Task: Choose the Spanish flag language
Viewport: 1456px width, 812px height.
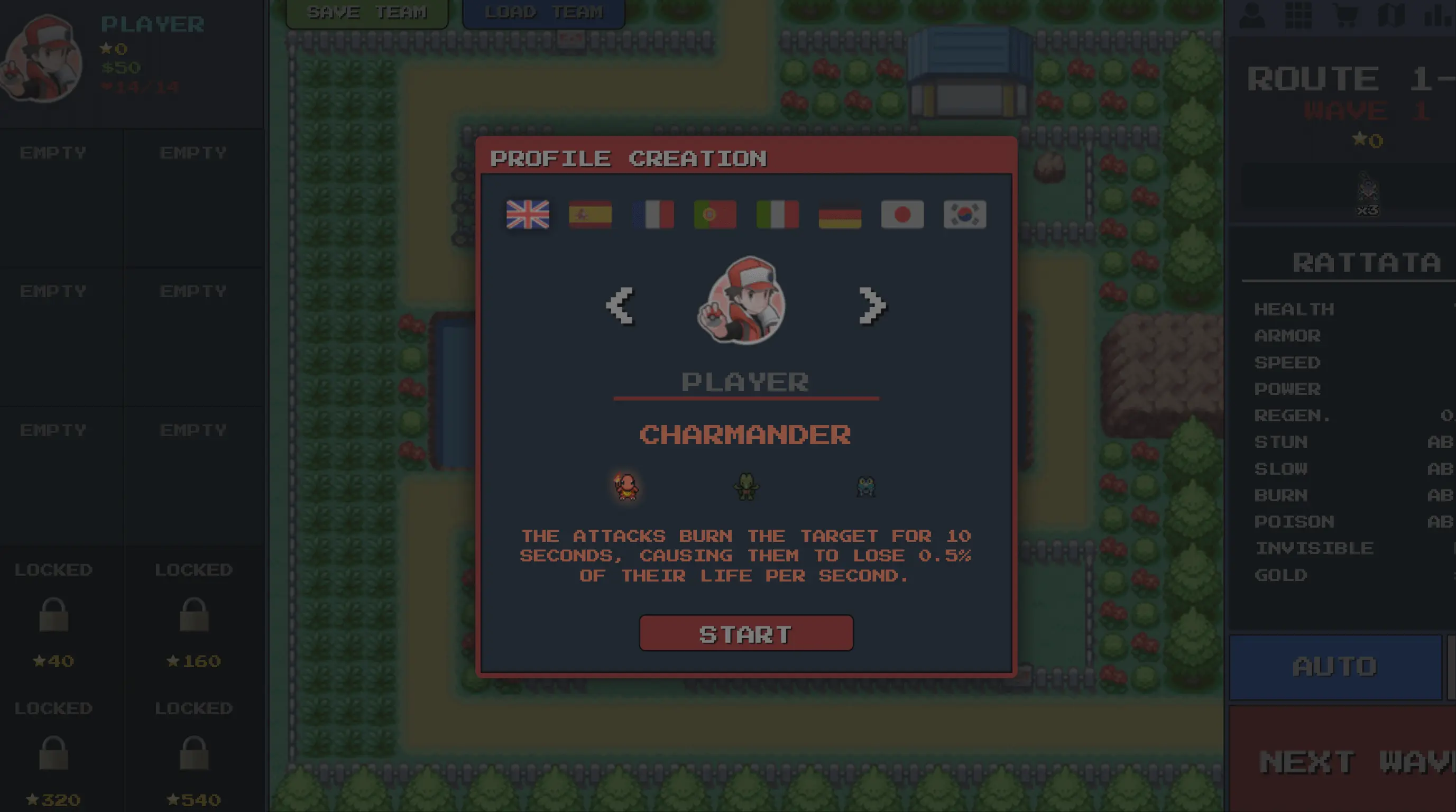Action: tap(590, 215)
